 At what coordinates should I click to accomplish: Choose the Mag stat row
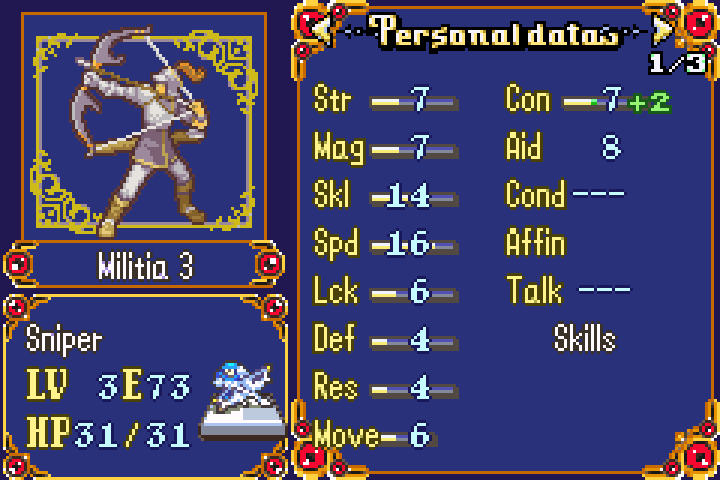pos(385,148)
